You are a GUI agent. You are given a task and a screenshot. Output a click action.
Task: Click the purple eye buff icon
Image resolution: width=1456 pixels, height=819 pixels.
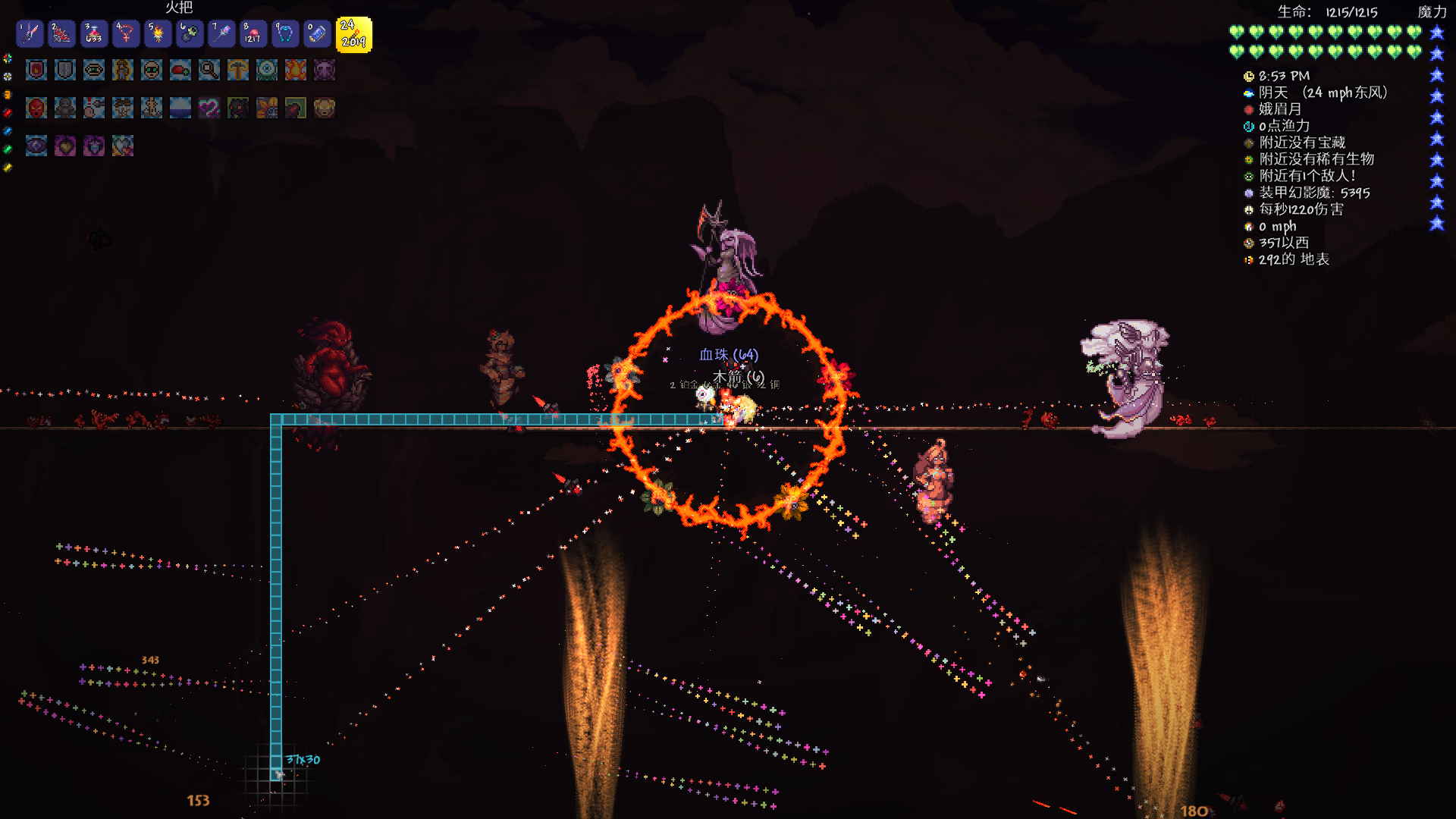[x=36, y=146]
